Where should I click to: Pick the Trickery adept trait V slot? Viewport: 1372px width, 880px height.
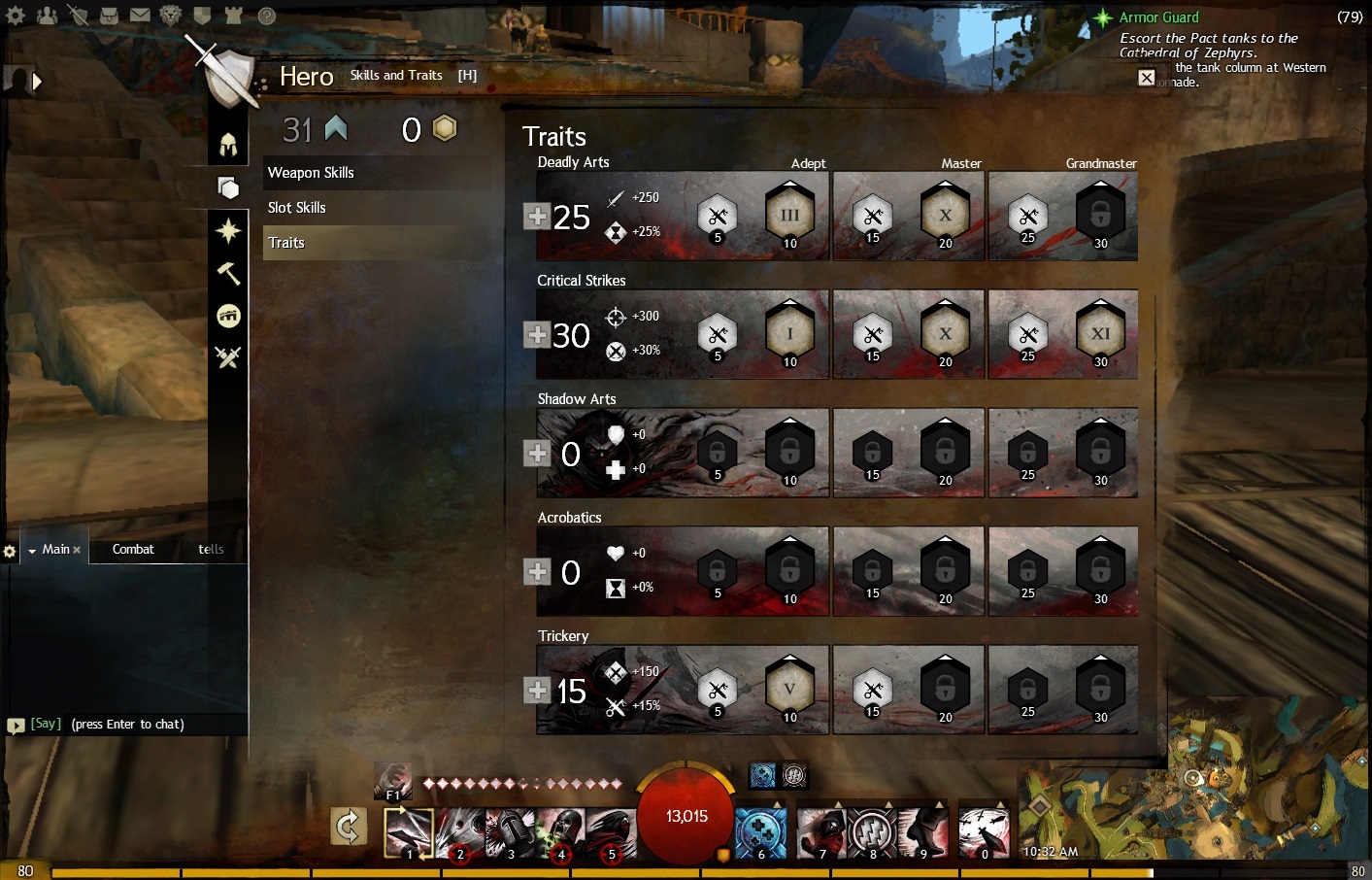[x=789, y=689]
